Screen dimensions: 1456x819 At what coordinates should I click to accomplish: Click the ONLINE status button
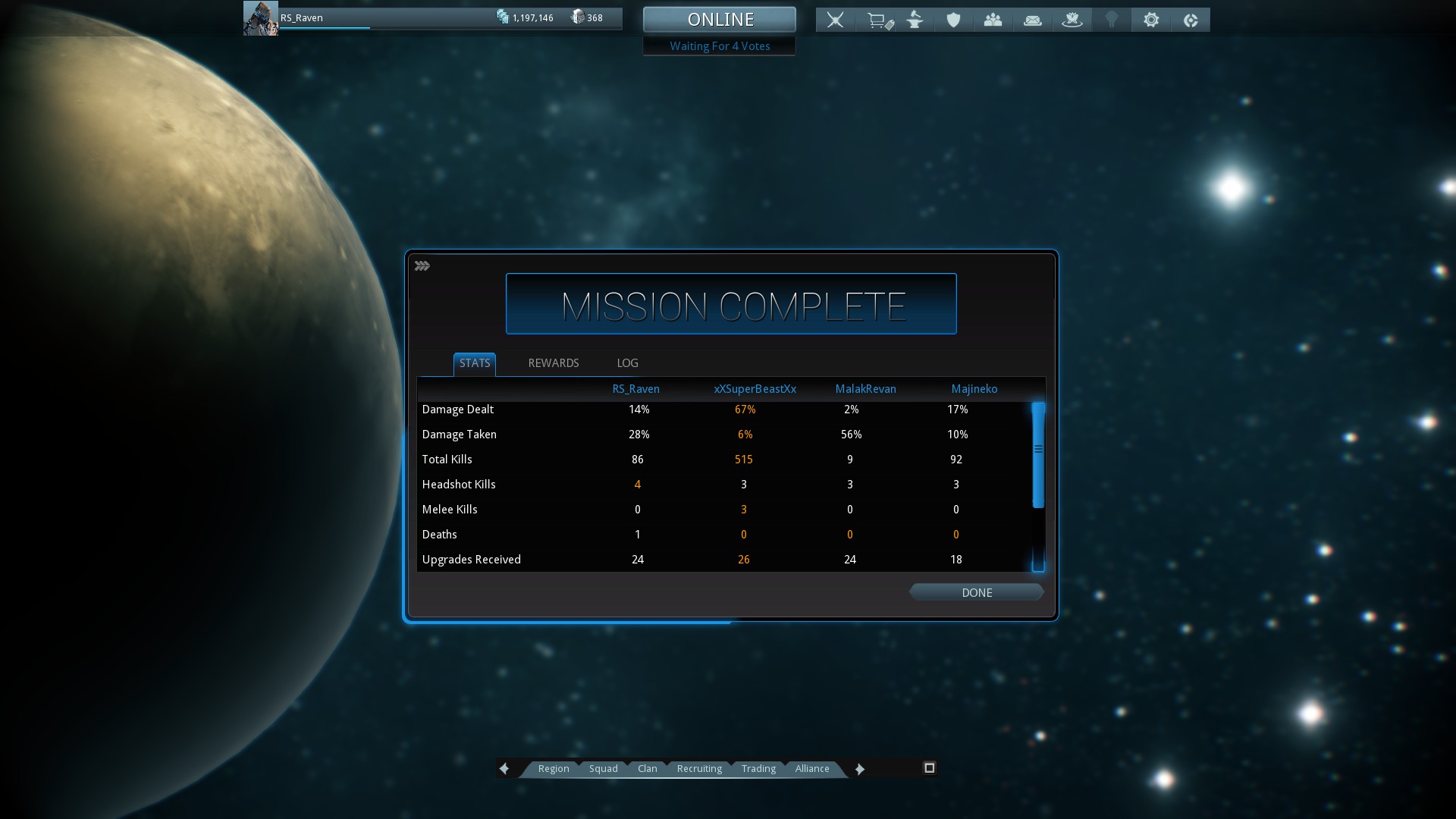point(720,20)
